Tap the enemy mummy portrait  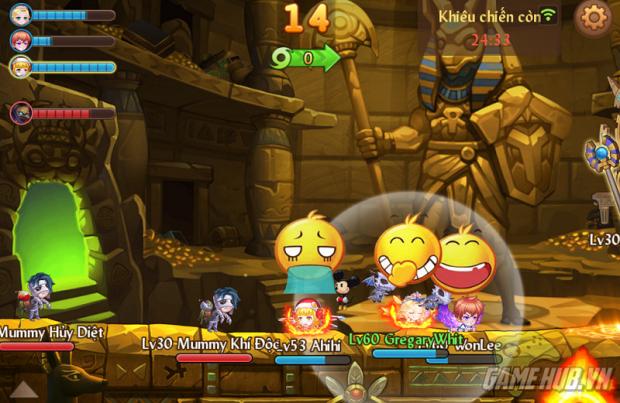(x=20, y=113)
